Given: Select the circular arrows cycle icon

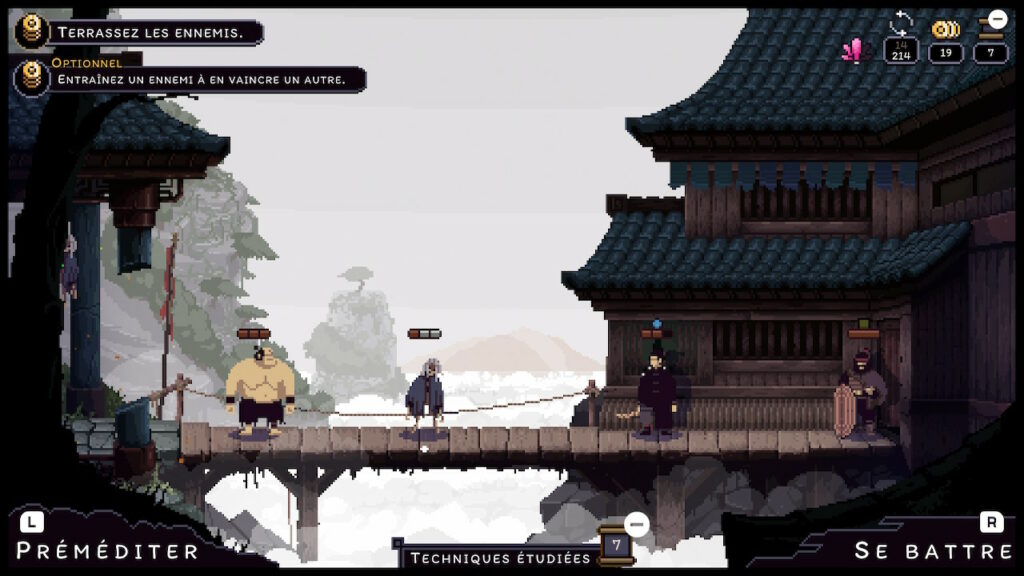Looking at the screenshot, I should 901,23.
